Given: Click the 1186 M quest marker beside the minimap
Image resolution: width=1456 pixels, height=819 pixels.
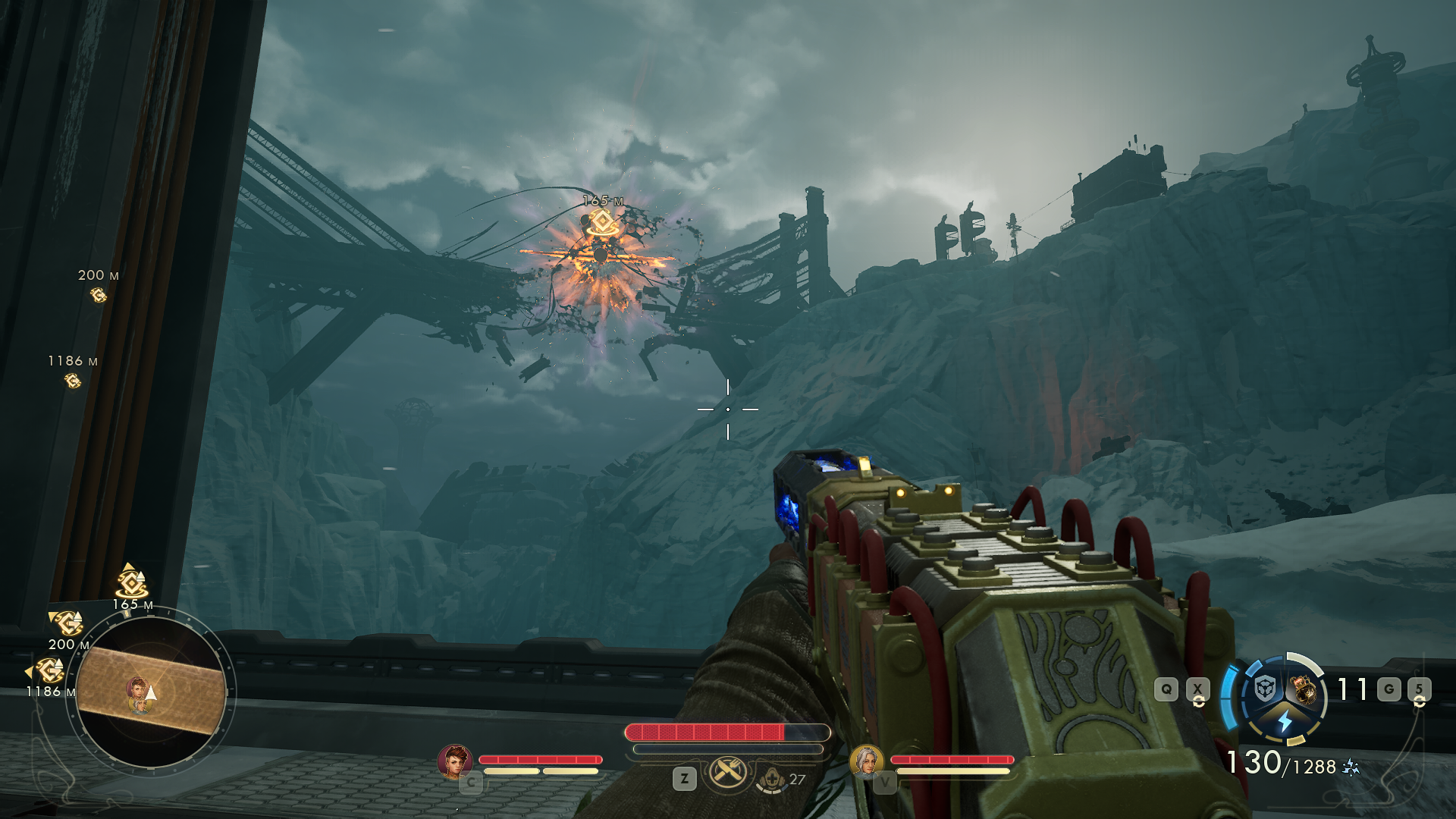Looking at the screenshot, I should click(50, 670).
